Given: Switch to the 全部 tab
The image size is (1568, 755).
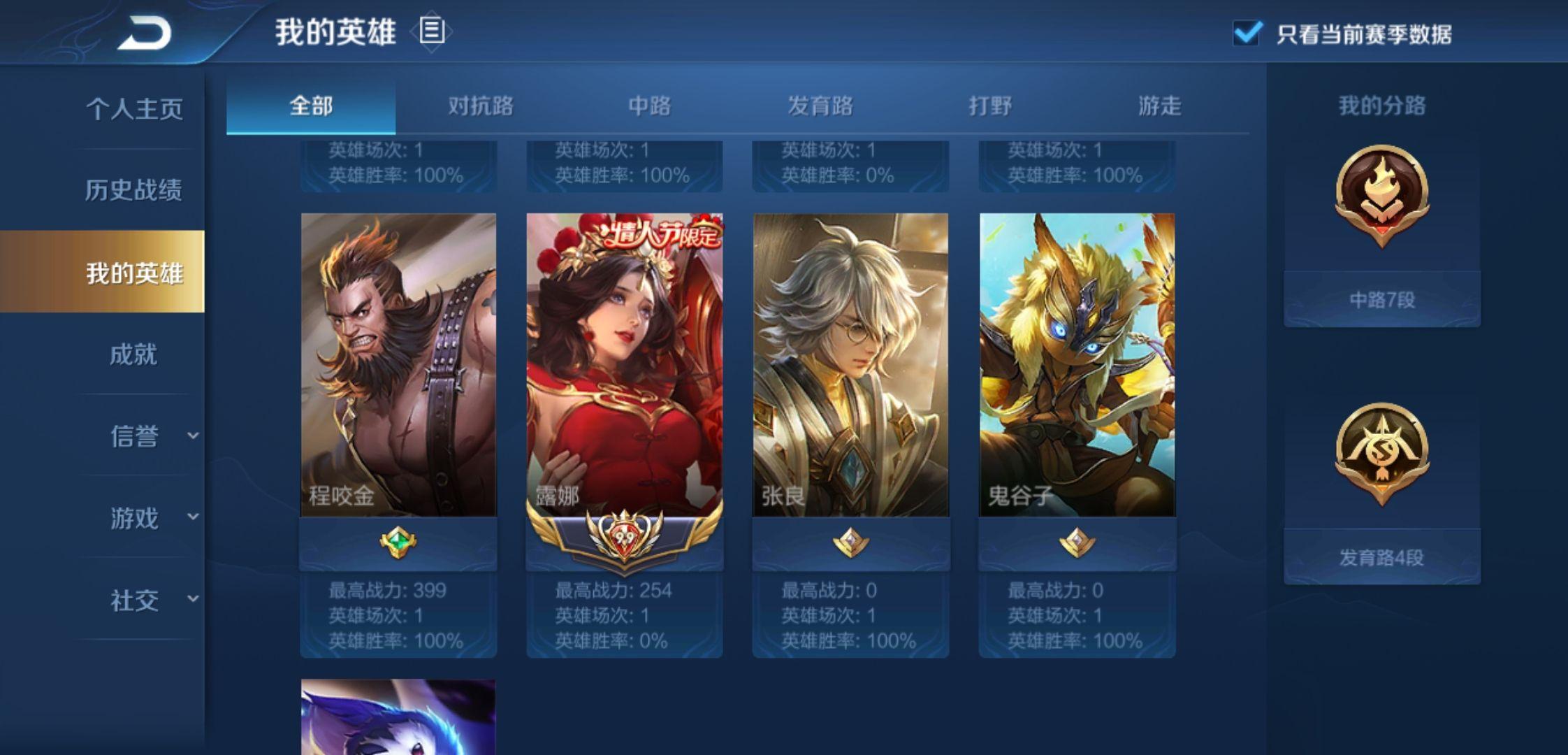Looking at the screenshot, I should point(311,106).
